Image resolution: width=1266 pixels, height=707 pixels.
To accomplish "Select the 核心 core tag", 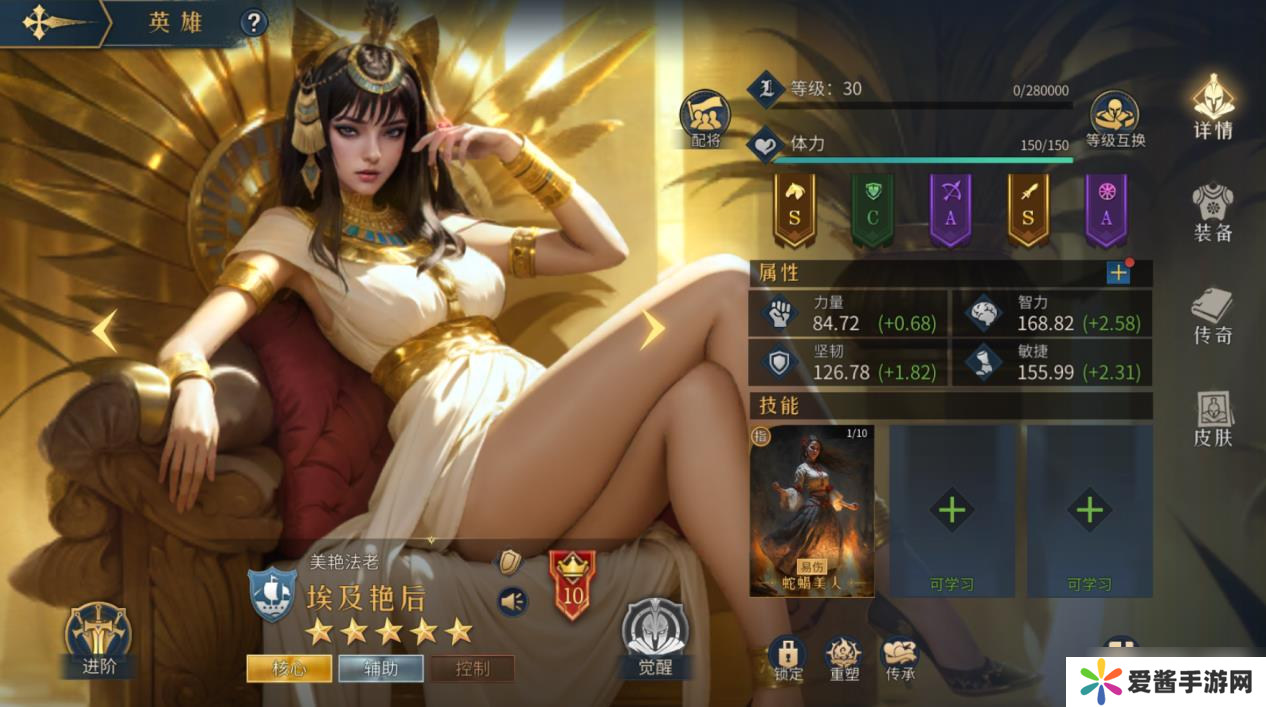I will (x=289, y=668).
